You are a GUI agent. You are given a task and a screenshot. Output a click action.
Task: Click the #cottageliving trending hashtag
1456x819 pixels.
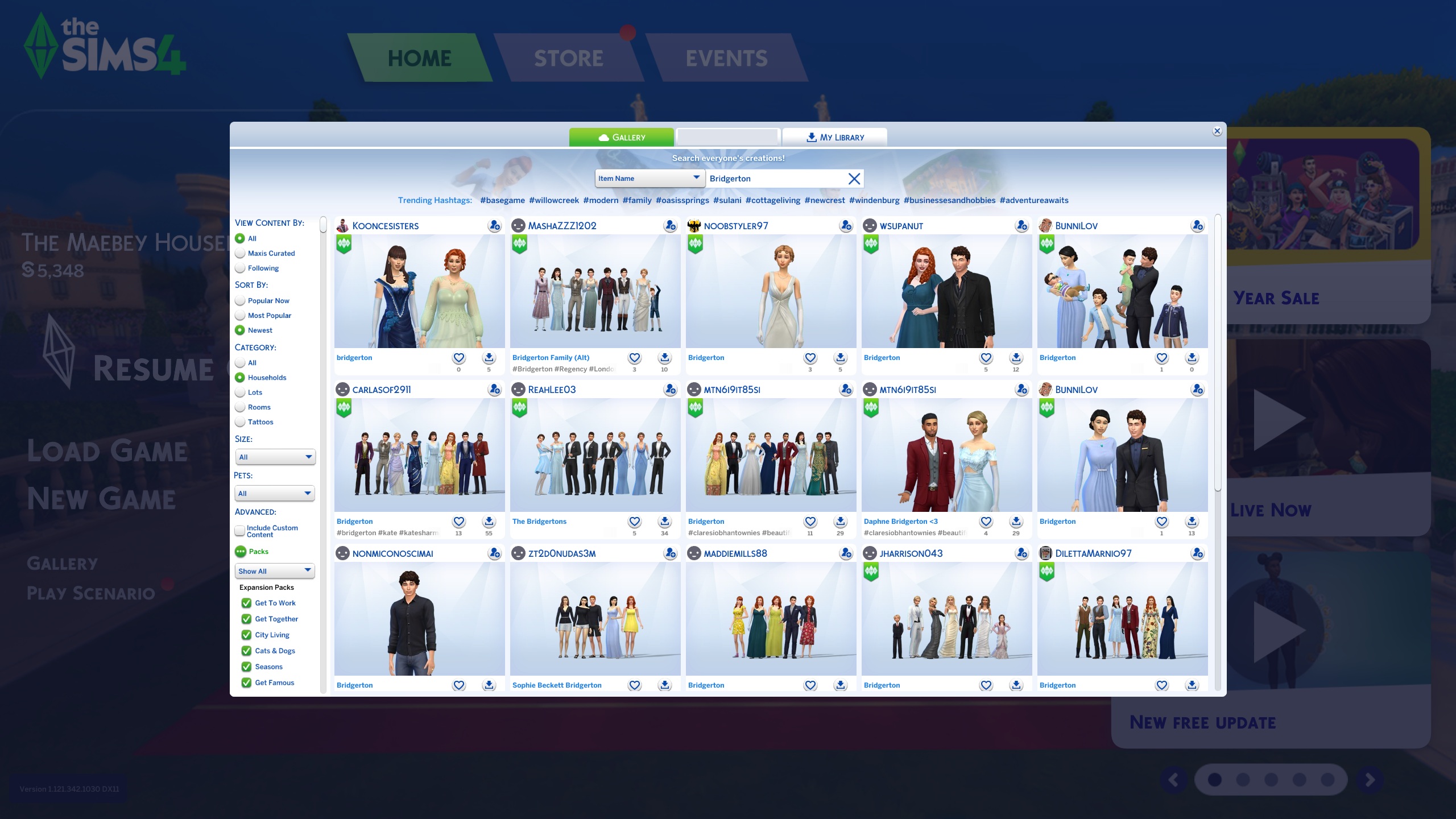click(772, 200)
